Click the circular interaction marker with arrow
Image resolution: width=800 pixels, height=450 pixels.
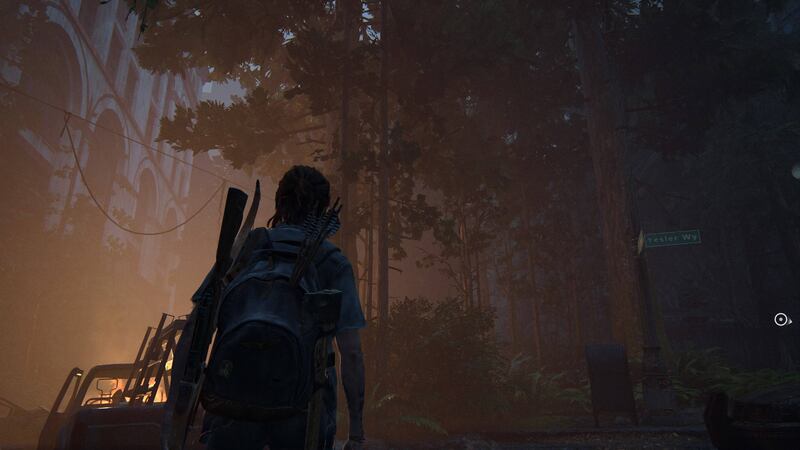tap(782, 320)
